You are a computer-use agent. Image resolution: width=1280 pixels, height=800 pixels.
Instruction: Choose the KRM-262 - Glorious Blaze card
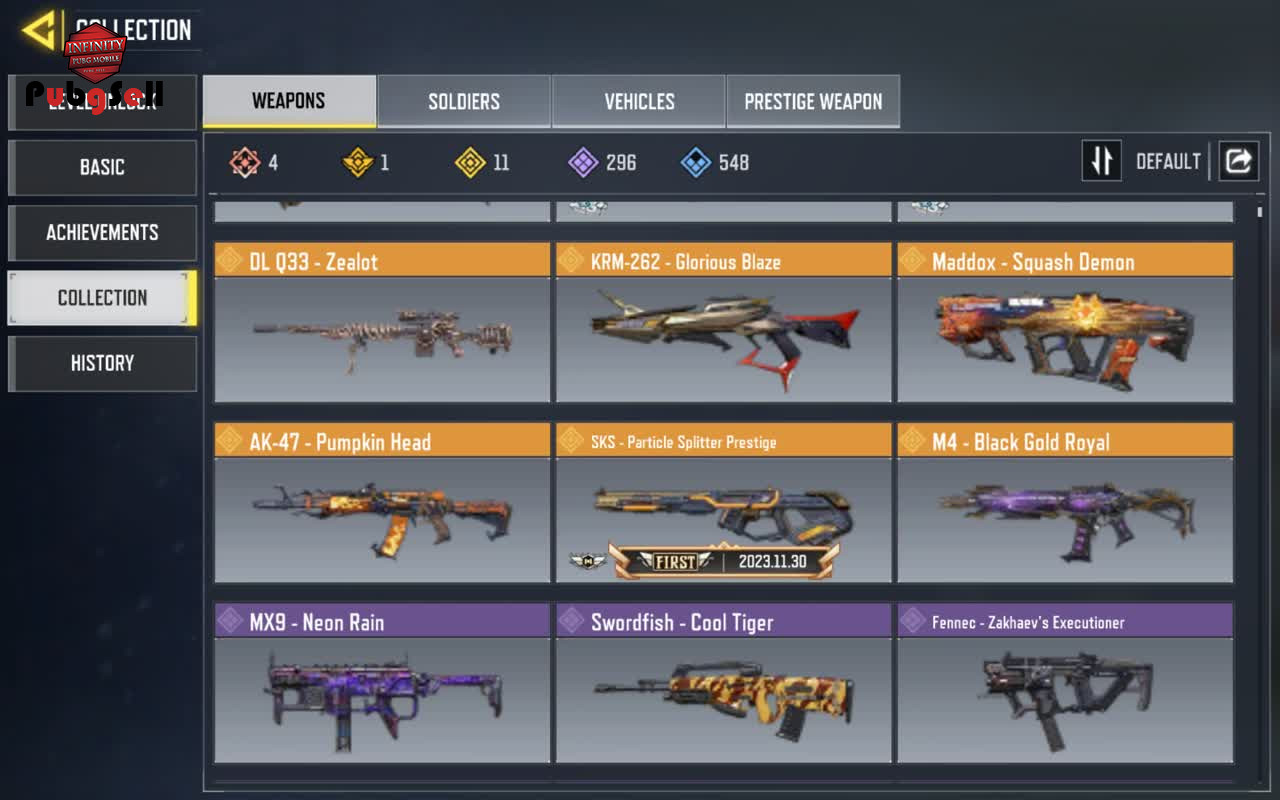click(723, 322)
